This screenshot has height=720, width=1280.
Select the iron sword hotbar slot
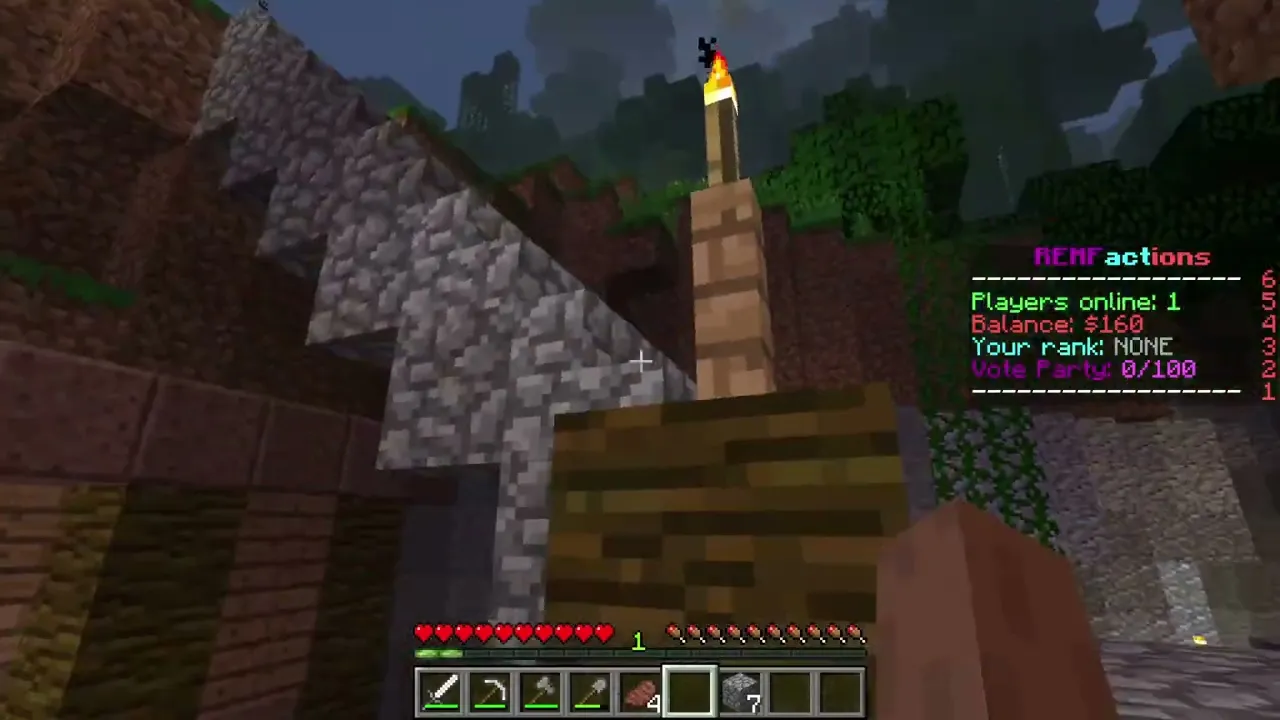pyautogui.click(x=441, y=692)
